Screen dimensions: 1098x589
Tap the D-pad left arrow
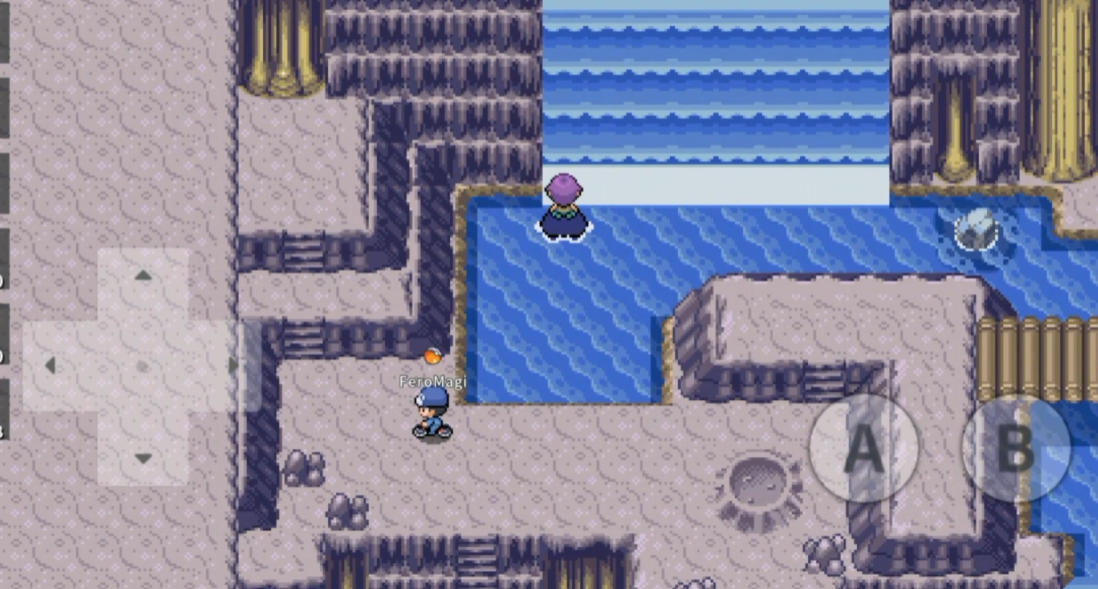(52, 366)
